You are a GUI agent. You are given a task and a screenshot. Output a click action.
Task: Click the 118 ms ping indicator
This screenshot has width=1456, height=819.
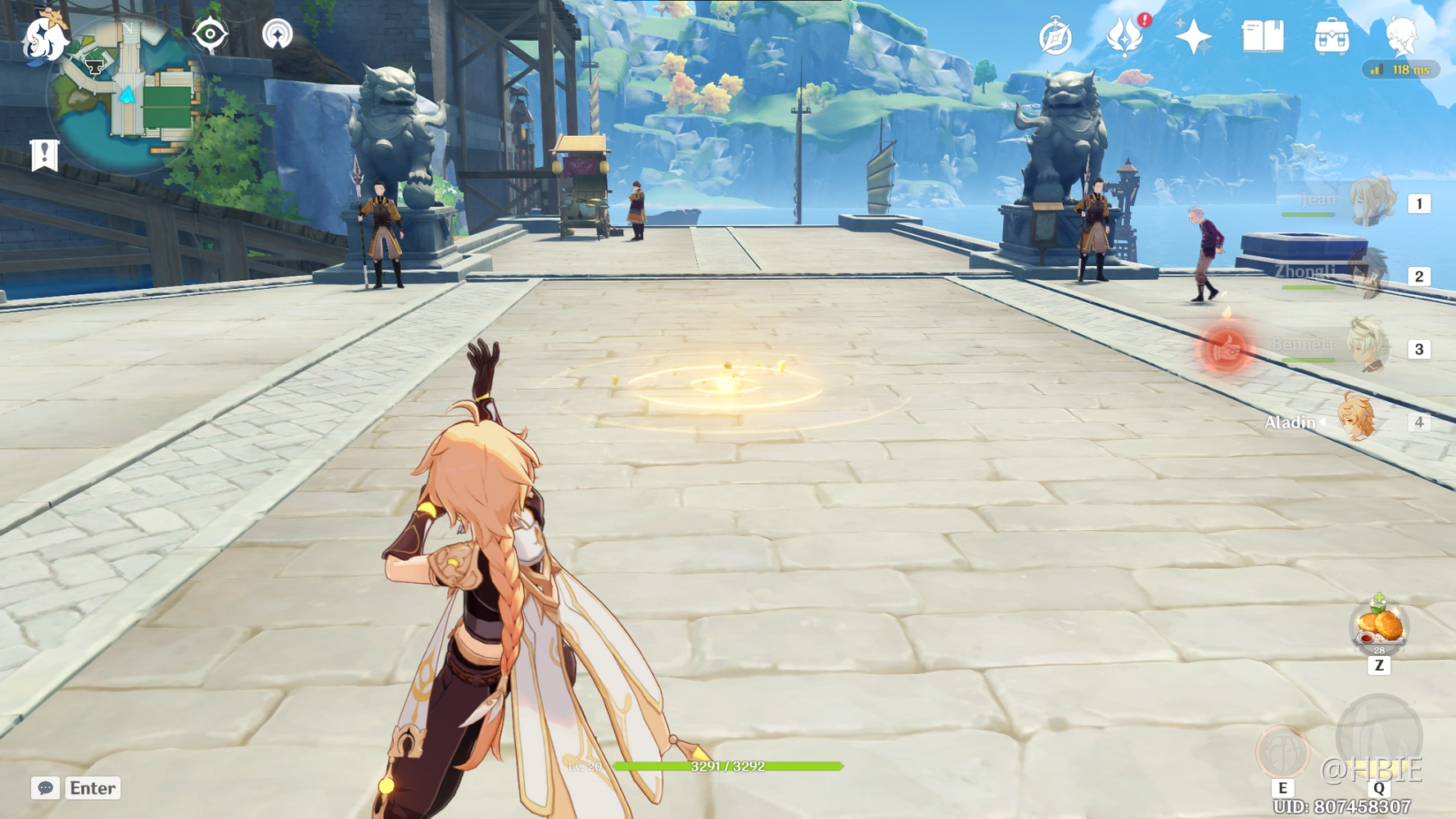tap(1402, 69)
